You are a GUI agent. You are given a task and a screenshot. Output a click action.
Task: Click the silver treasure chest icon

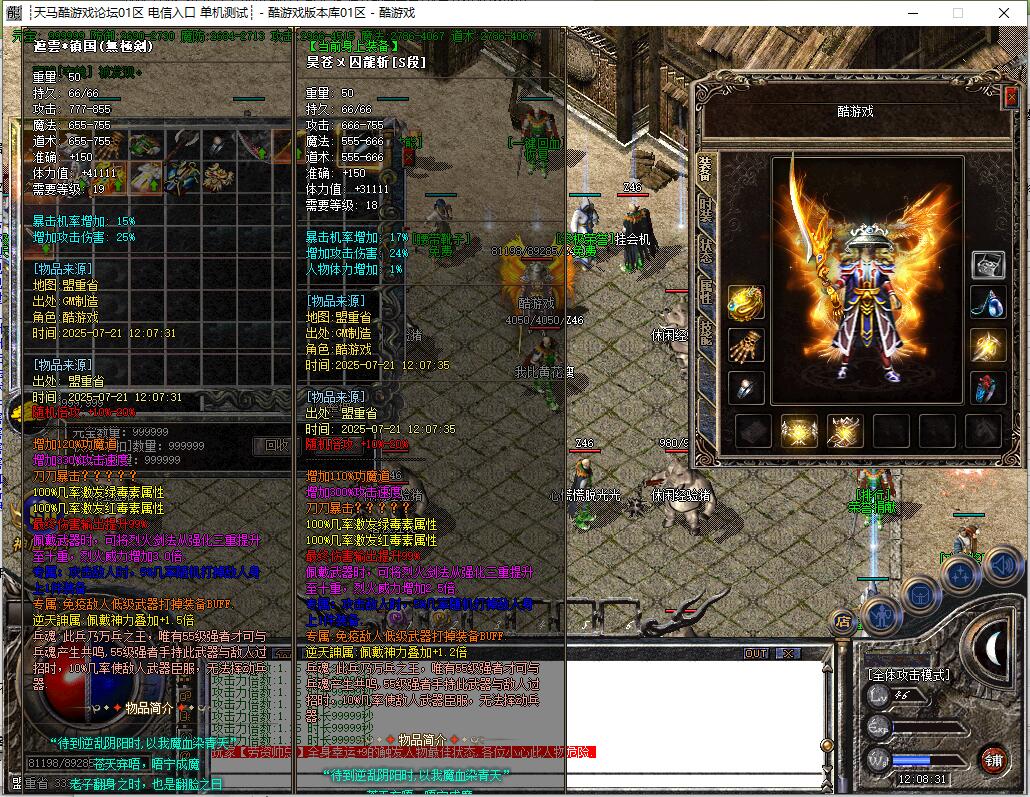tap(988, 264)
